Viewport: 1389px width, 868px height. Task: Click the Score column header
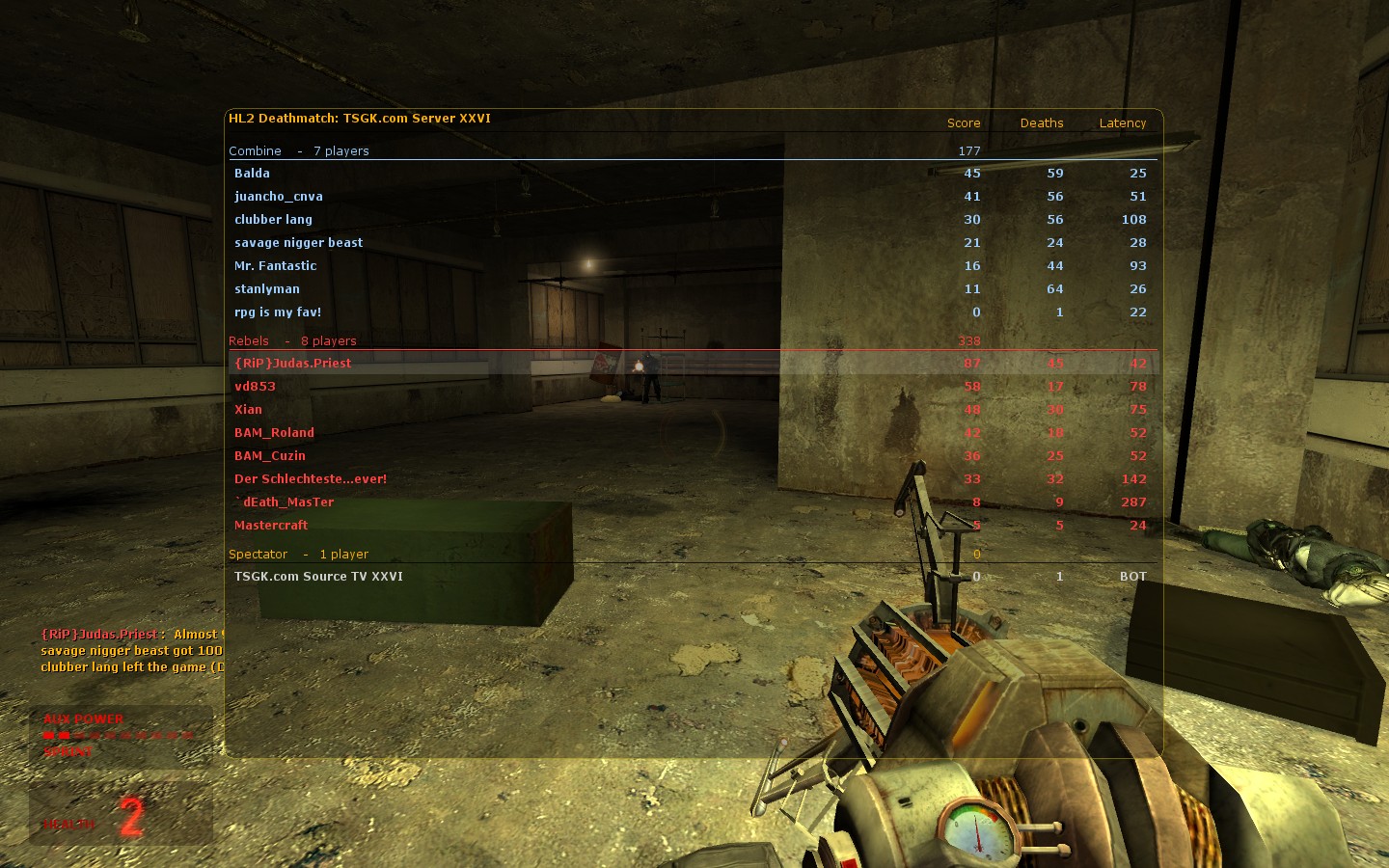963,122
